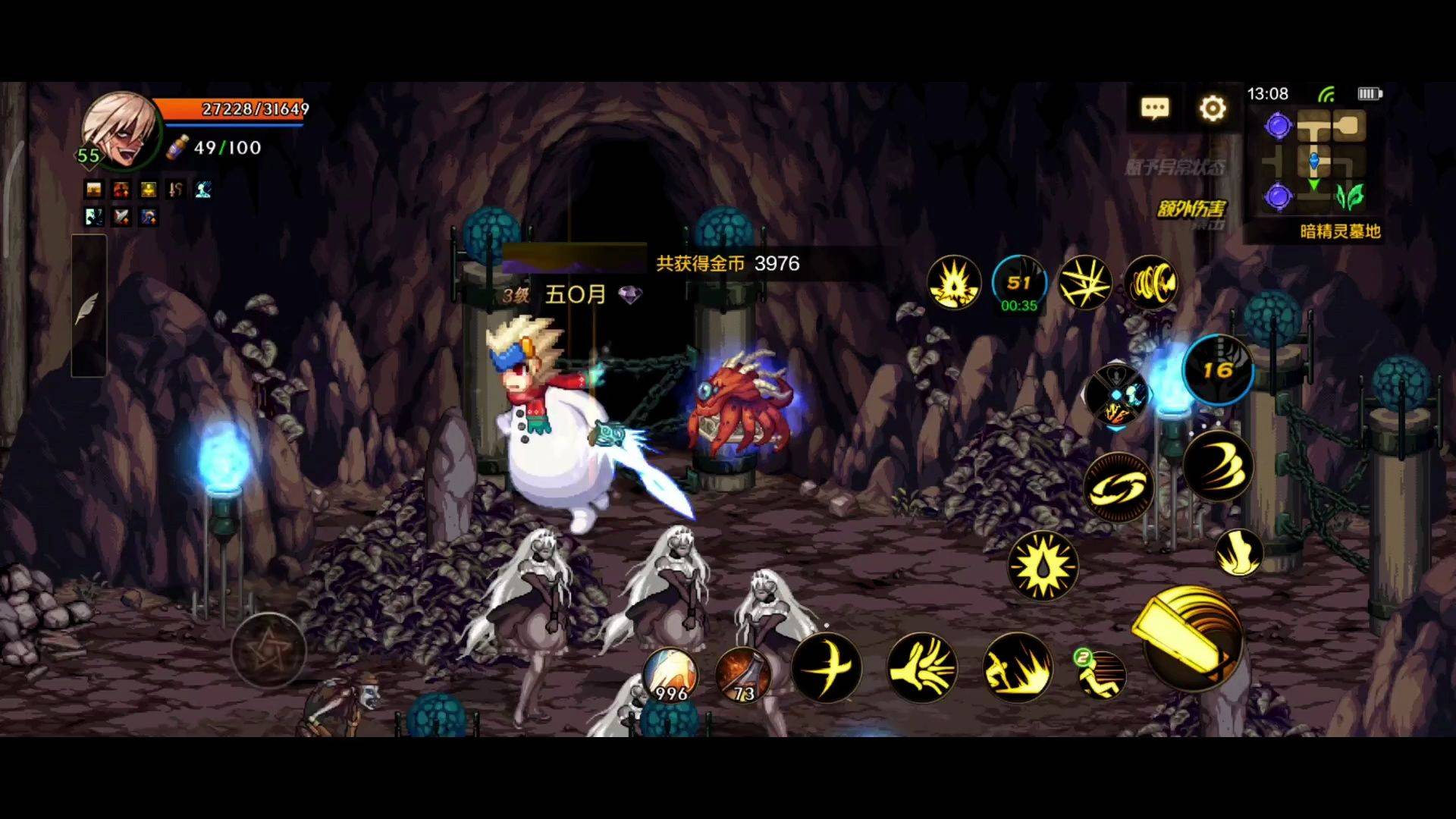This screenshot has height=819, width=1456.
Task: Trigger the foot jump skill button
Action: click(x=1238, y=552)
